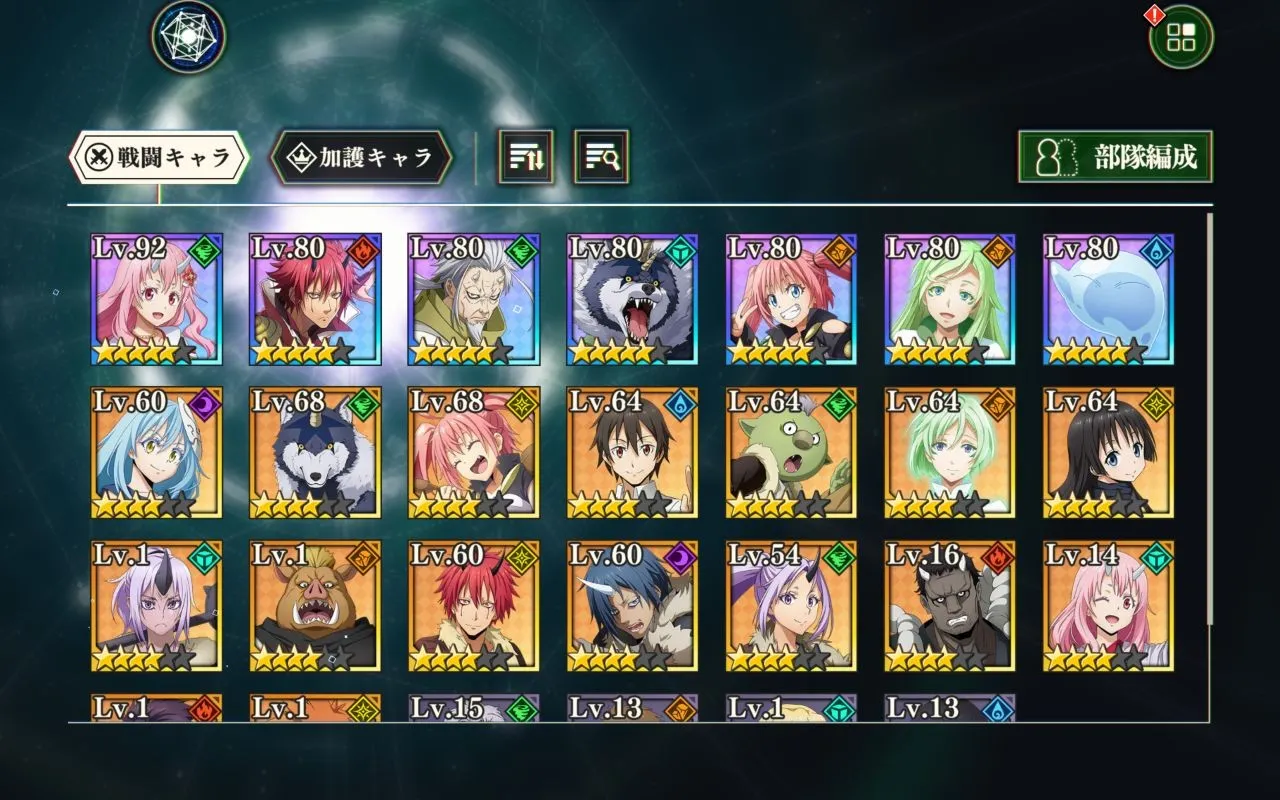Select the Lv.54 purple-haired horned character
Screen dimensions: 1280x800
click(791, 605)
